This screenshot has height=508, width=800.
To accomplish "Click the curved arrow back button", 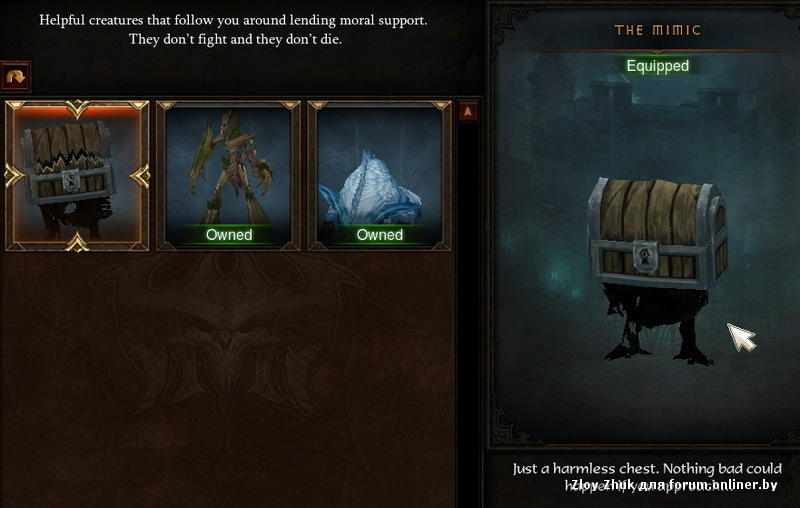I will point(16,76).
